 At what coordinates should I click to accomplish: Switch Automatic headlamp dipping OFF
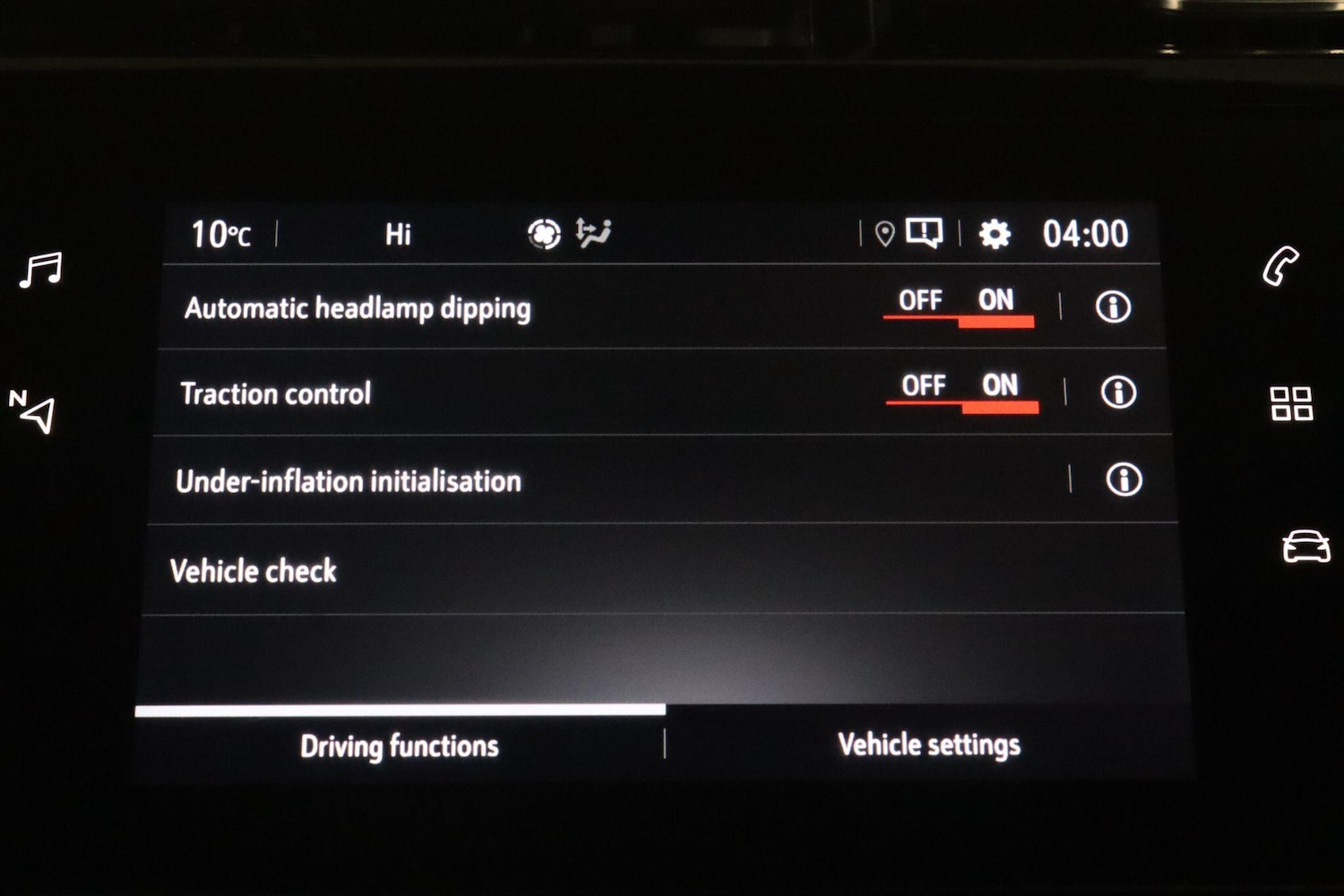(919, 301)
